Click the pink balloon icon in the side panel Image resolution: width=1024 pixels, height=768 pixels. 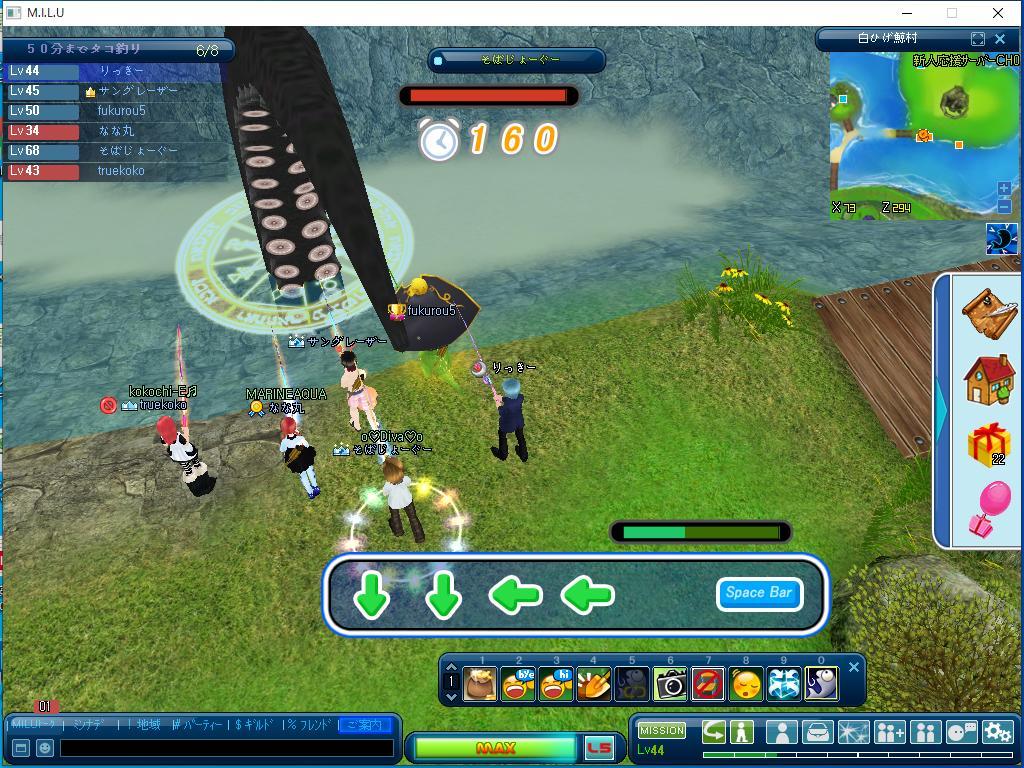click(x=989, y=507)
